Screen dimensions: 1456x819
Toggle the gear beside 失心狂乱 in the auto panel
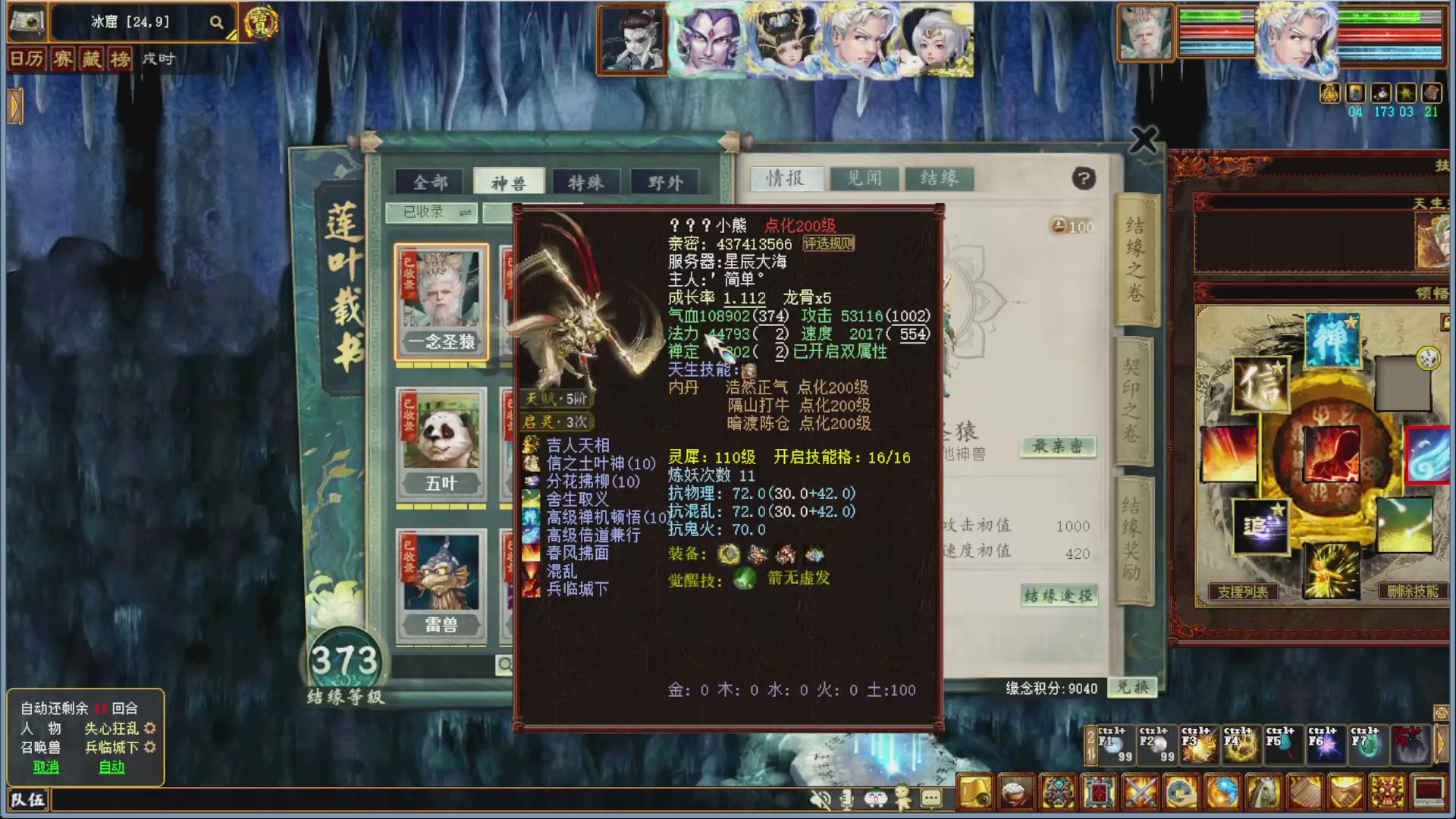click(152, 728)
